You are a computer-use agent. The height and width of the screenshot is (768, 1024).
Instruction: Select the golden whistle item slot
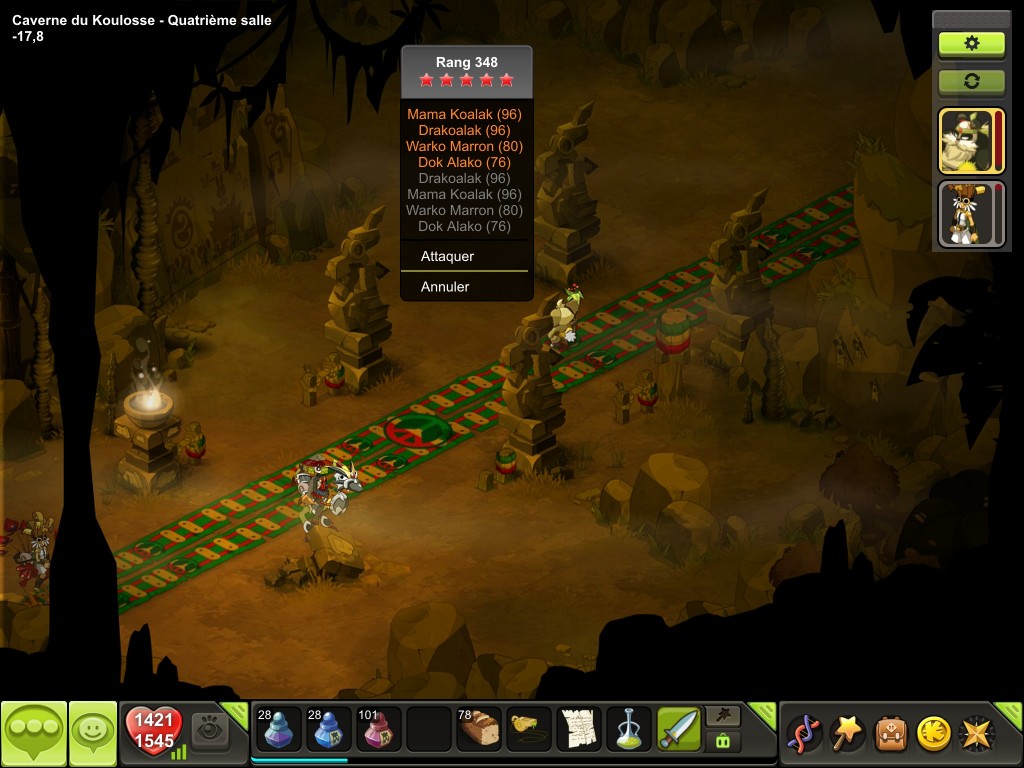coord(529,730)
